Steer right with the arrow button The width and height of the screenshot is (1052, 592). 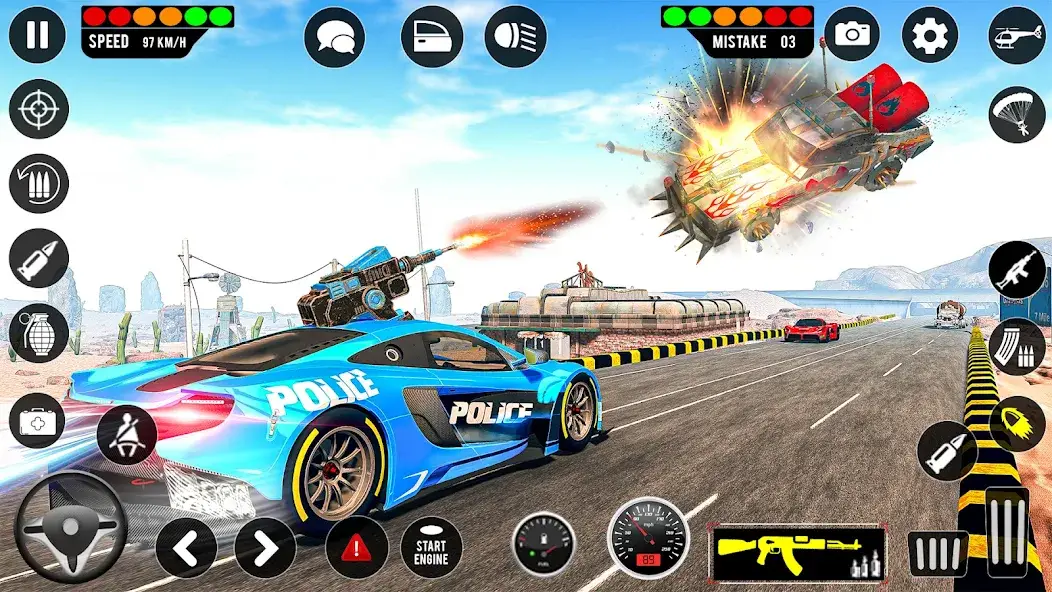pos(265,547)
